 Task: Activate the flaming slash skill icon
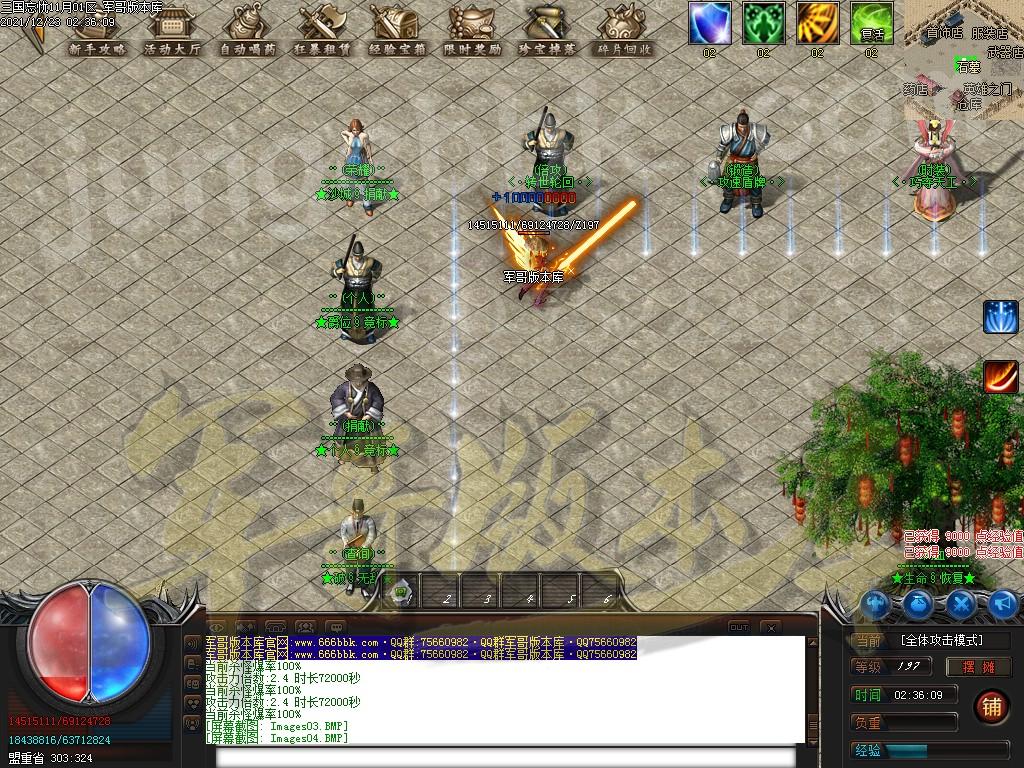pos(1000,377)
